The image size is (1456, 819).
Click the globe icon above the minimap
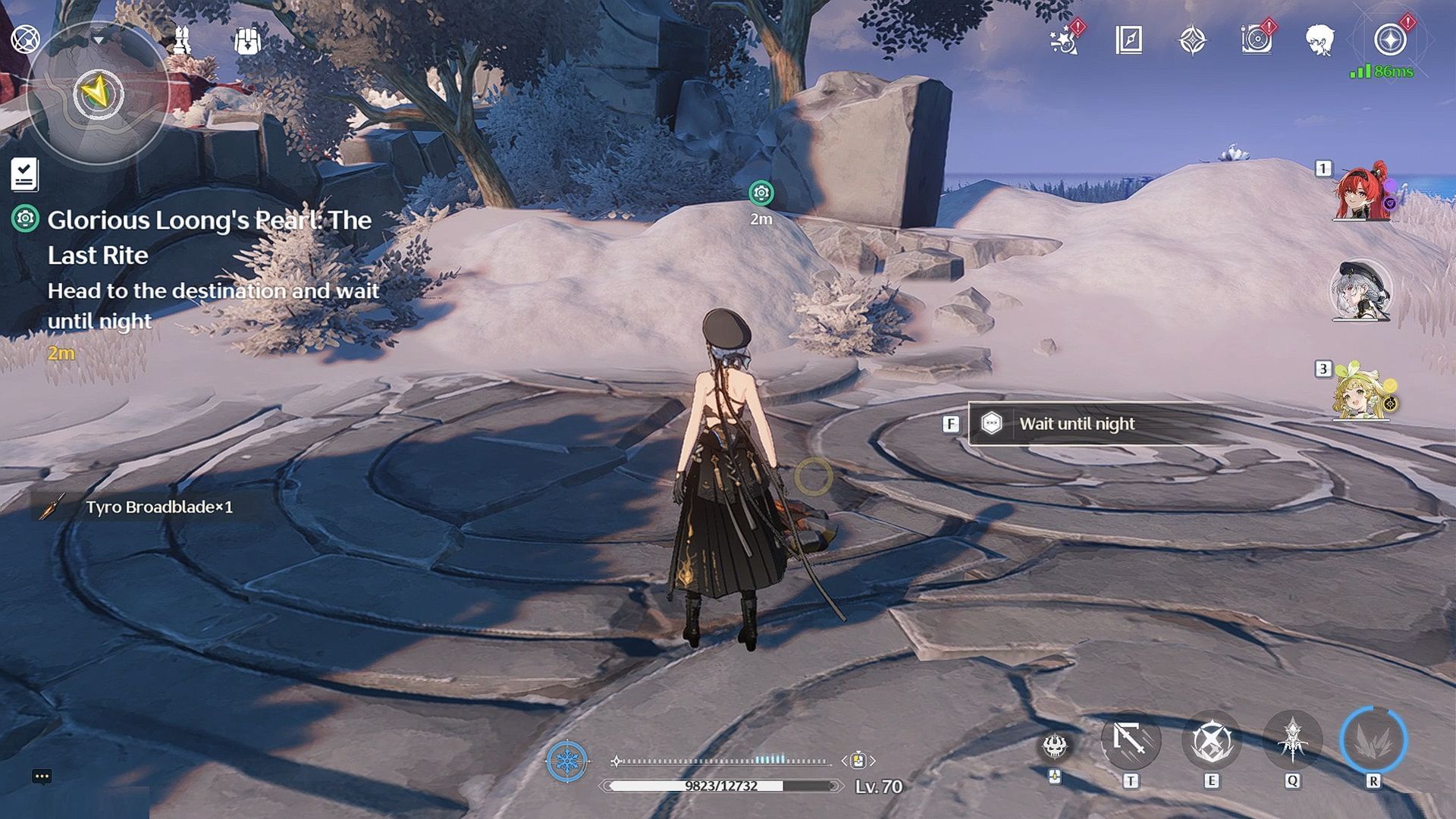click(x=24, y=38)
